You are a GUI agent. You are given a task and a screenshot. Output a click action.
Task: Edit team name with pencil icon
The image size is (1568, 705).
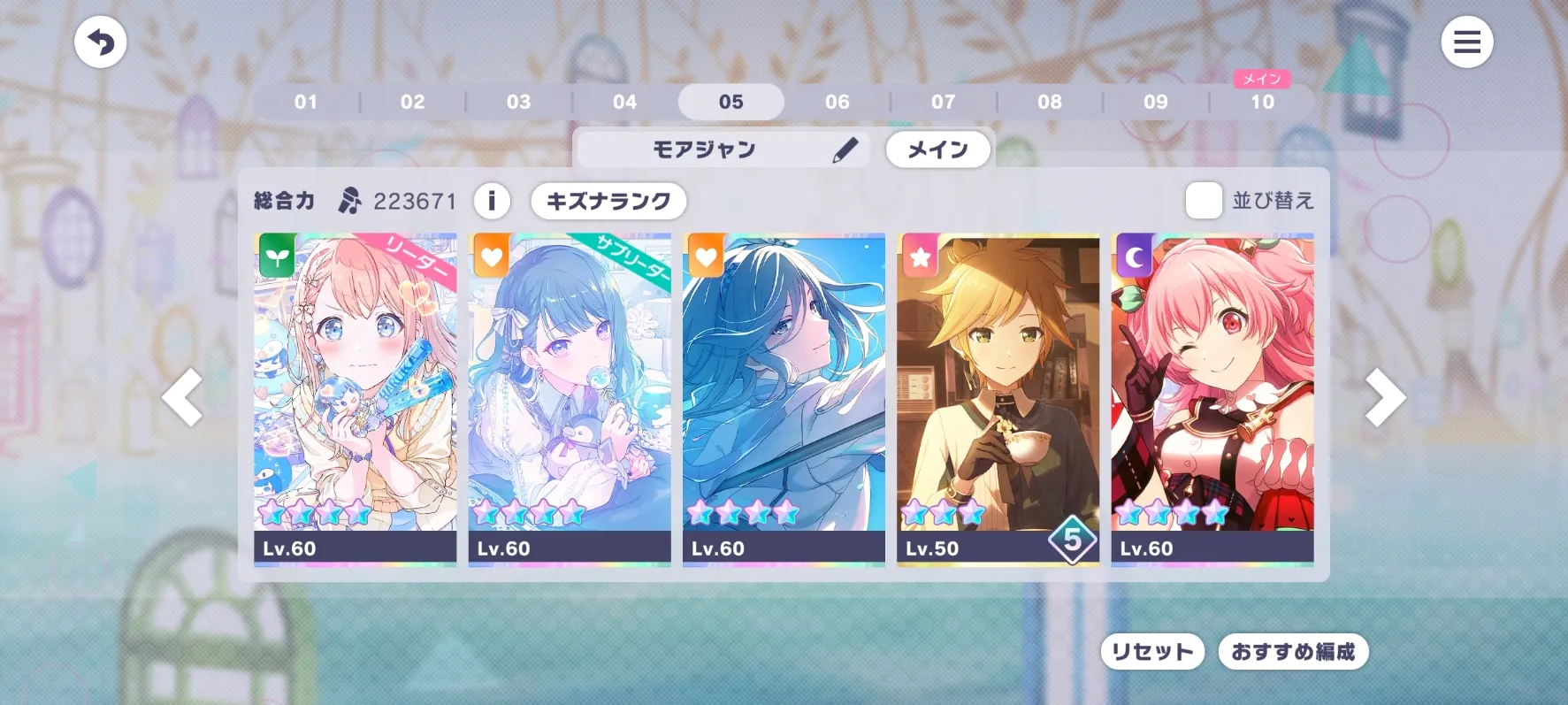pos(845,149)
